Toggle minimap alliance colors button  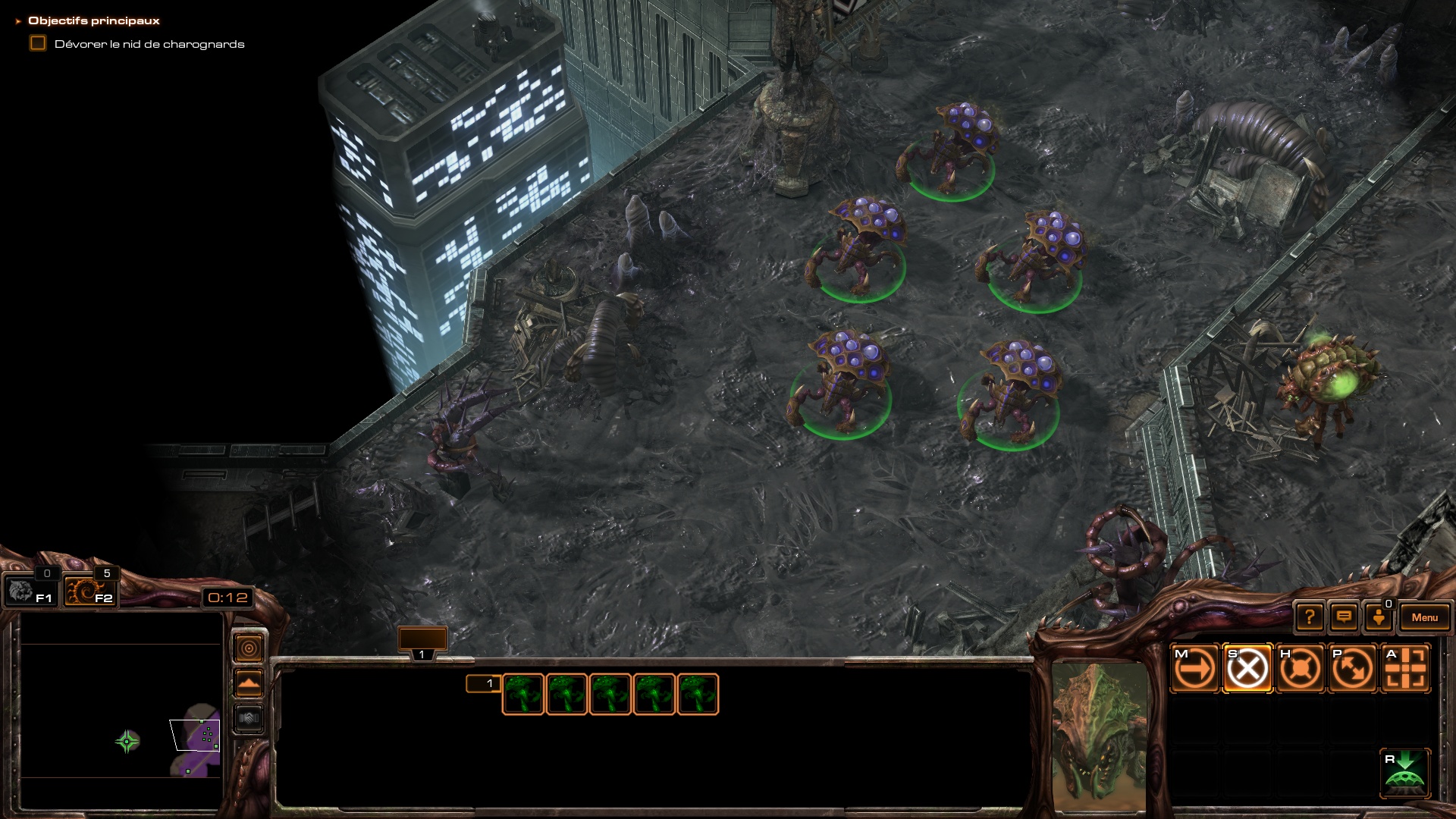(x=249, y=717)
